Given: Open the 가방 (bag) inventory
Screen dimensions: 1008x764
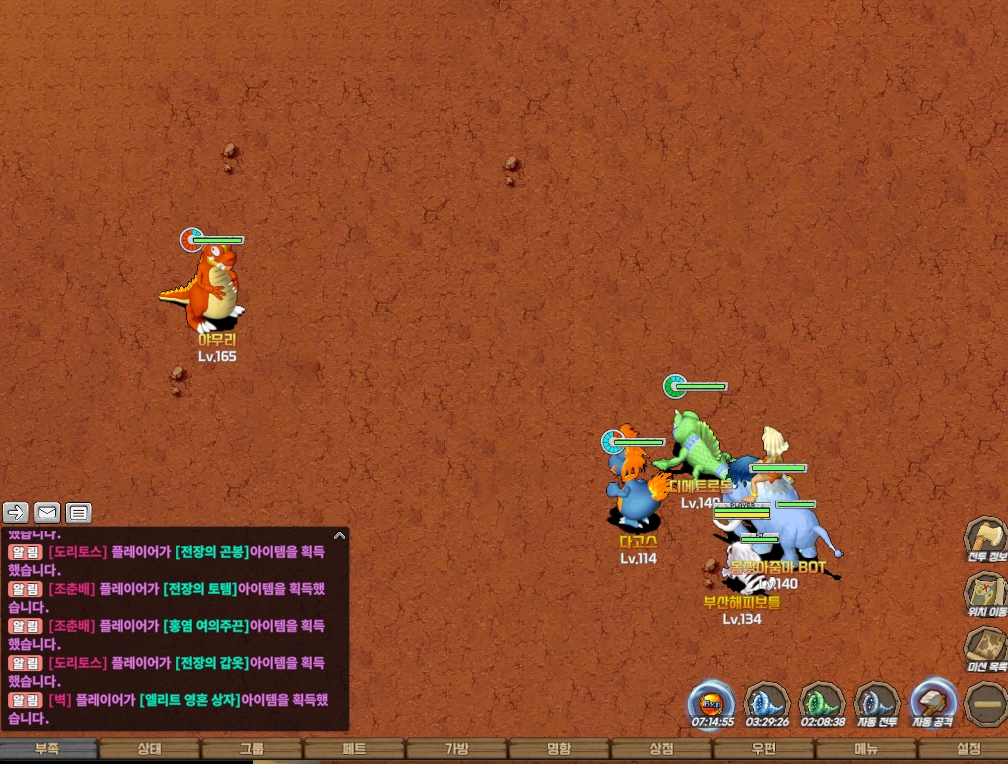Looking at the screenshot, I should tap(456, 749).
